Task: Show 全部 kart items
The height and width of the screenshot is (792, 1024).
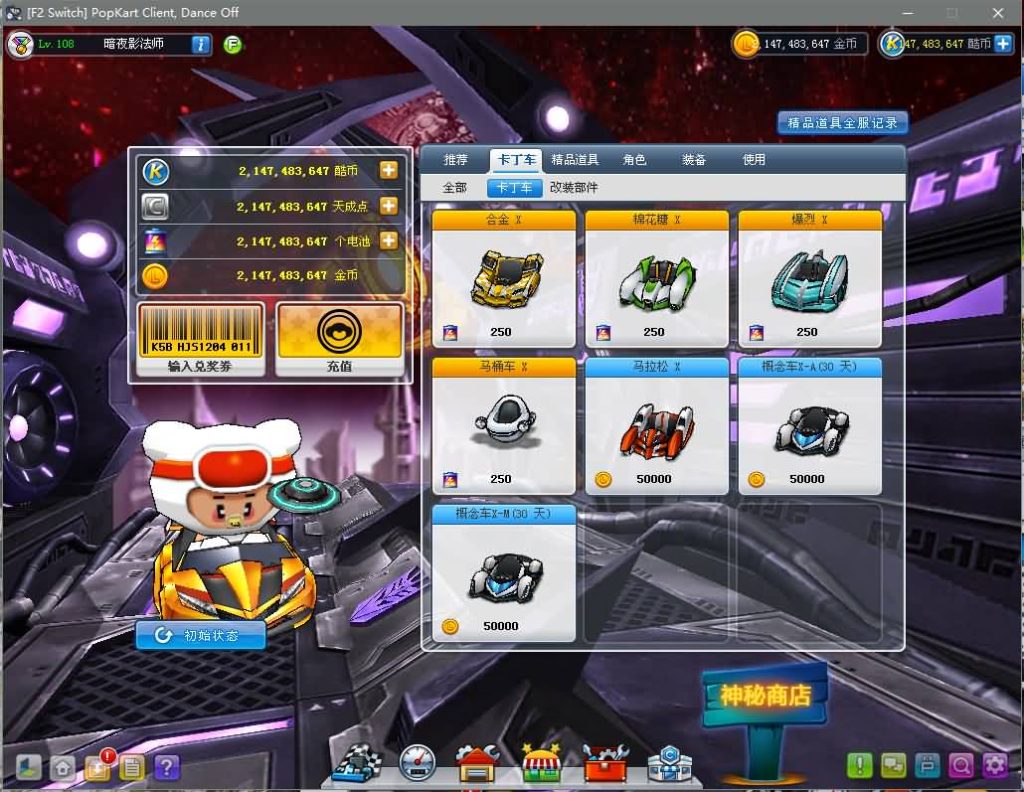Action: (x=455, y=188)
